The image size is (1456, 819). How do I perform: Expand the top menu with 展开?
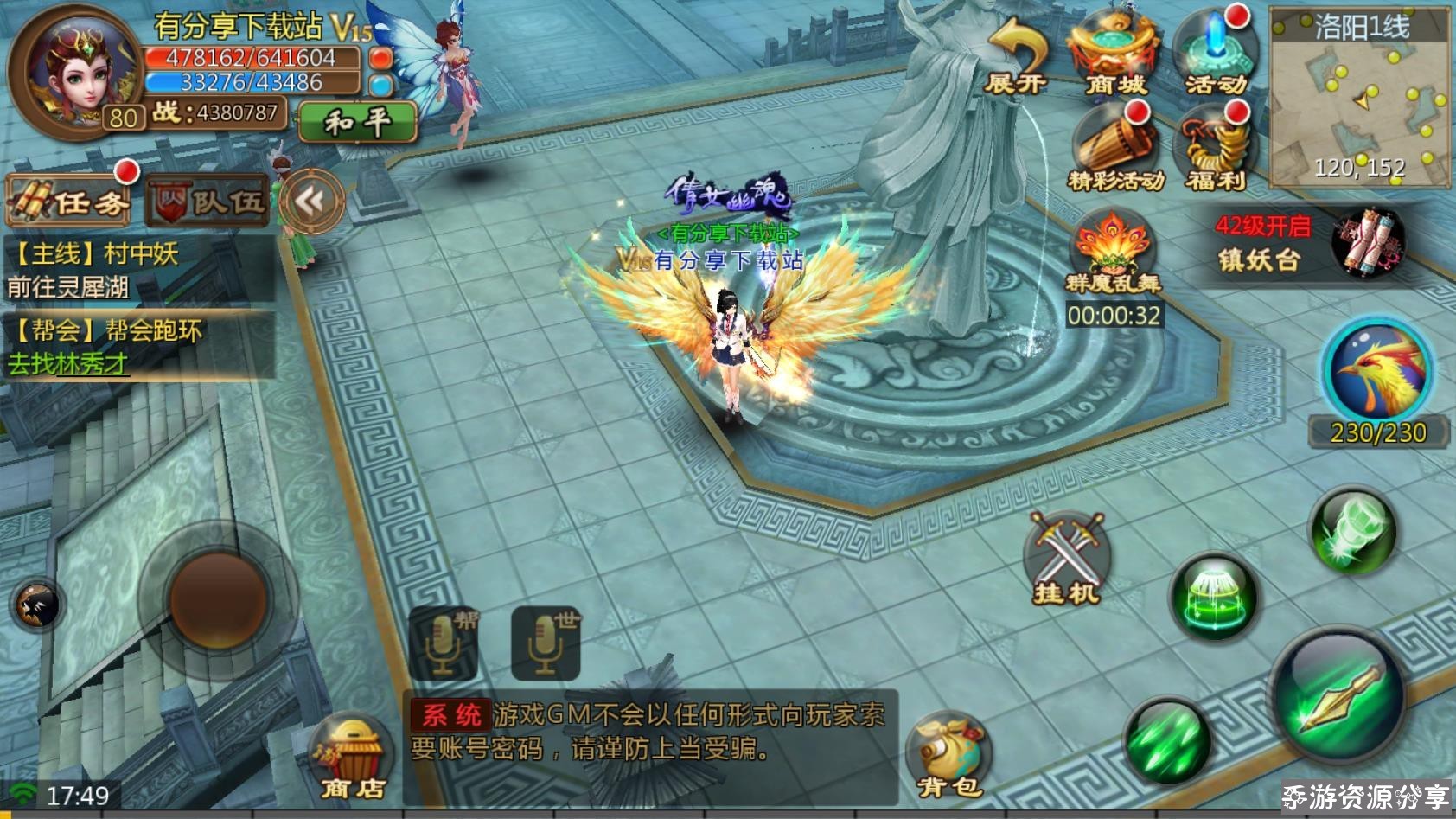click(1015, 58)
